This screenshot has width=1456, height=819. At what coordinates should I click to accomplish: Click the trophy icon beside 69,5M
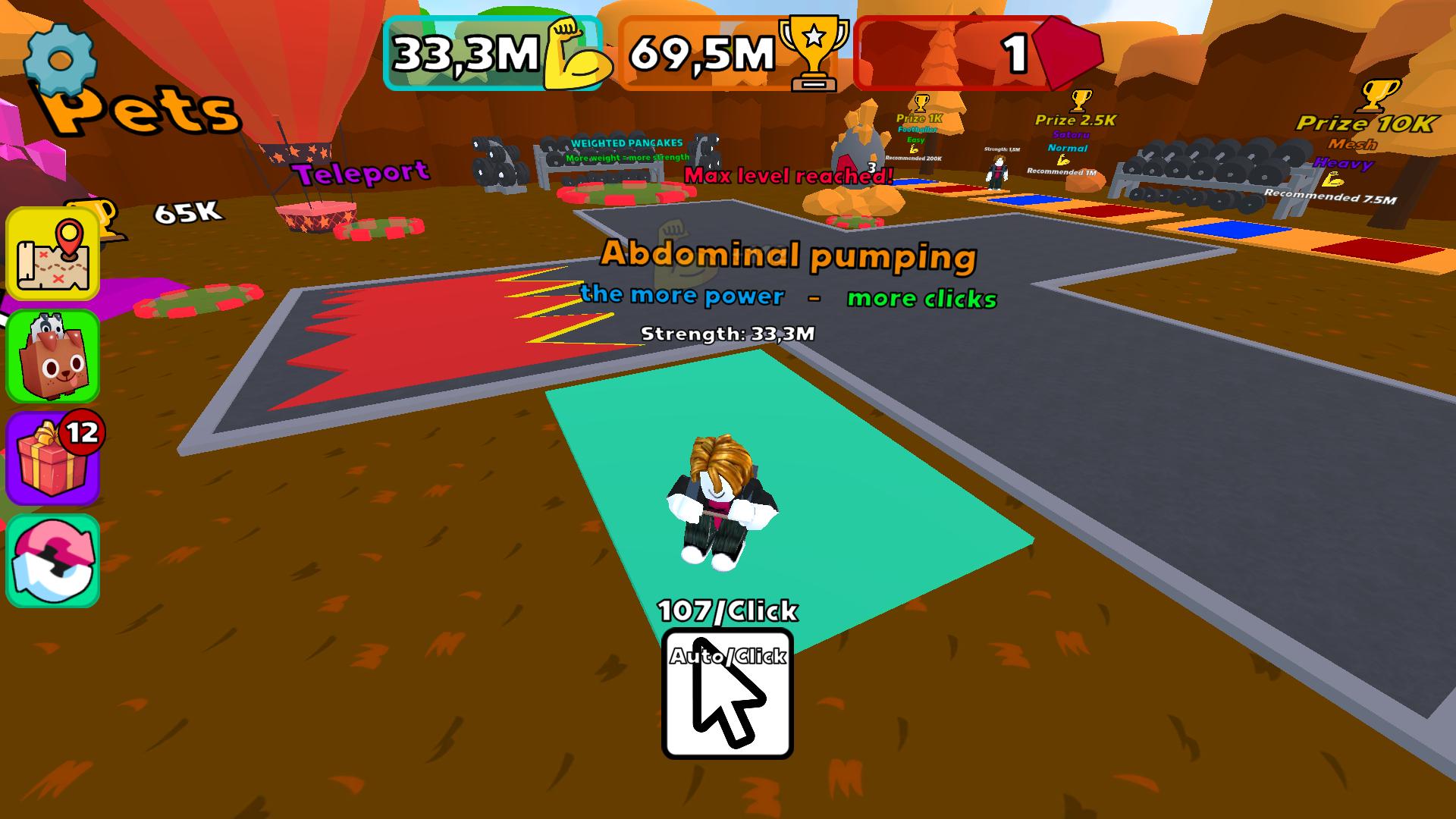814,52
